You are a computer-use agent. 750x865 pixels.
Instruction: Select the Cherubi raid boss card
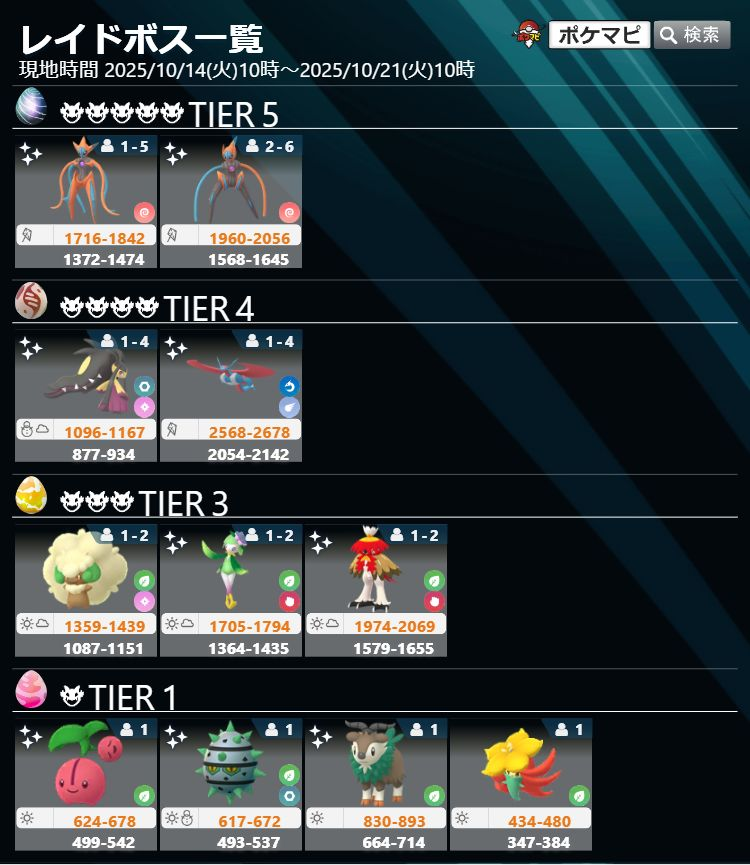coord(86,783)
